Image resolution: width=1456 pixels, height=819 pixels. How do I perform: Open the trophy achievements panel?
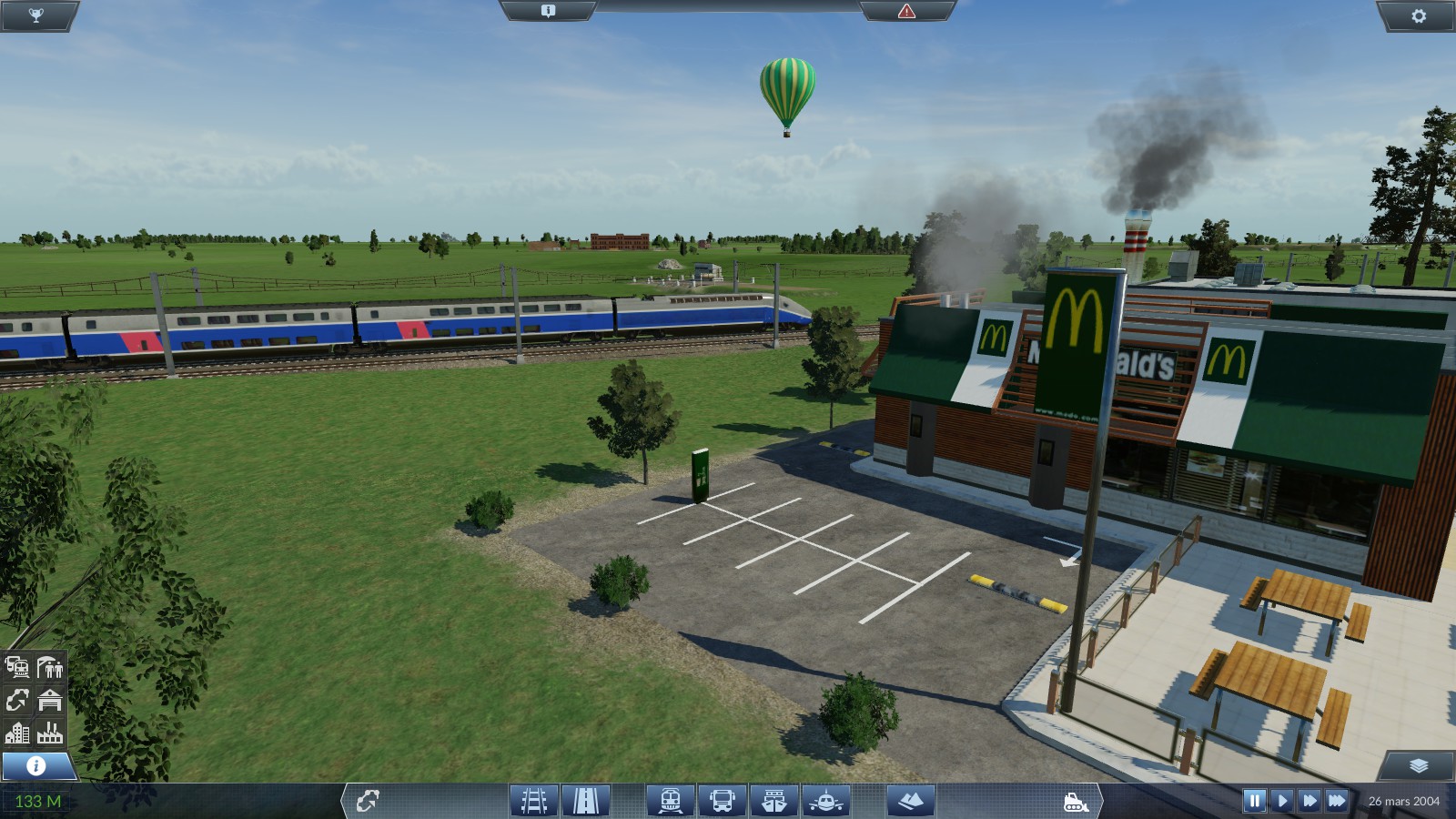click(x=36, y=15)
